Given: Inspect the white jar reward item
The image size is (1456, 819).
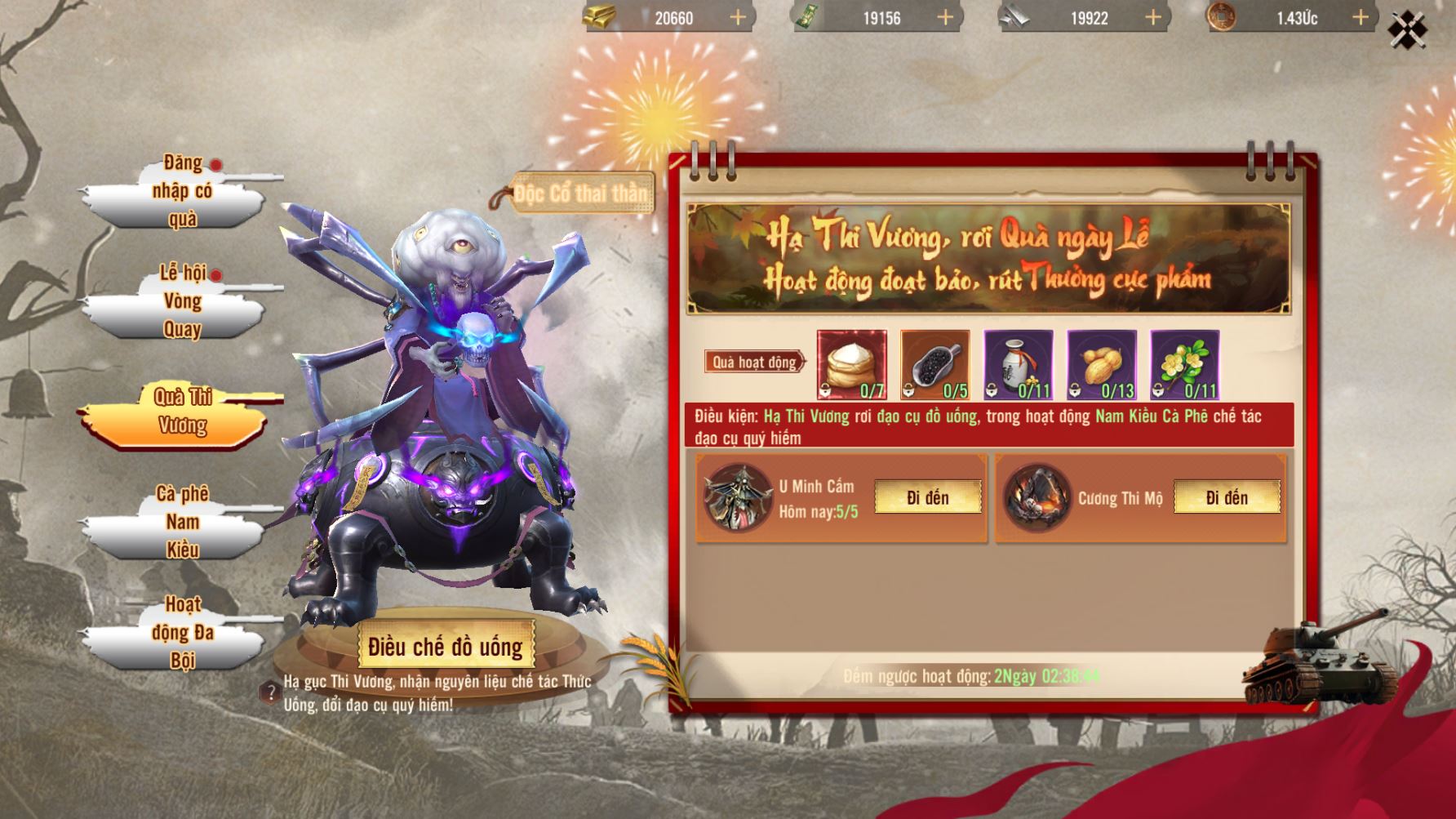Looking at the screenshot, I should click(x=1018, y=364).
